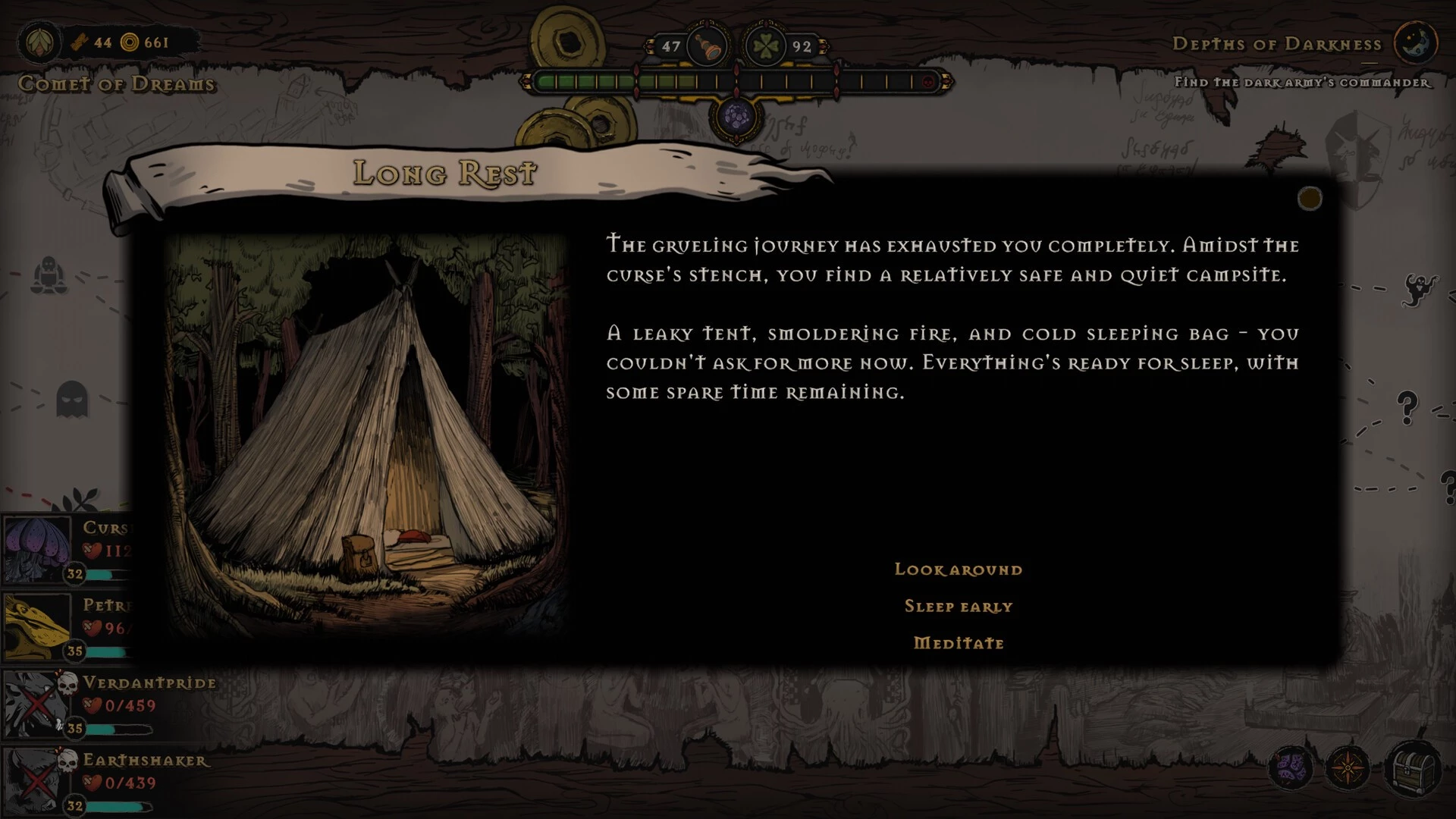Click the ghost map marker
Viewport: 1456px width, 819px height.
[x=72, y=397]
